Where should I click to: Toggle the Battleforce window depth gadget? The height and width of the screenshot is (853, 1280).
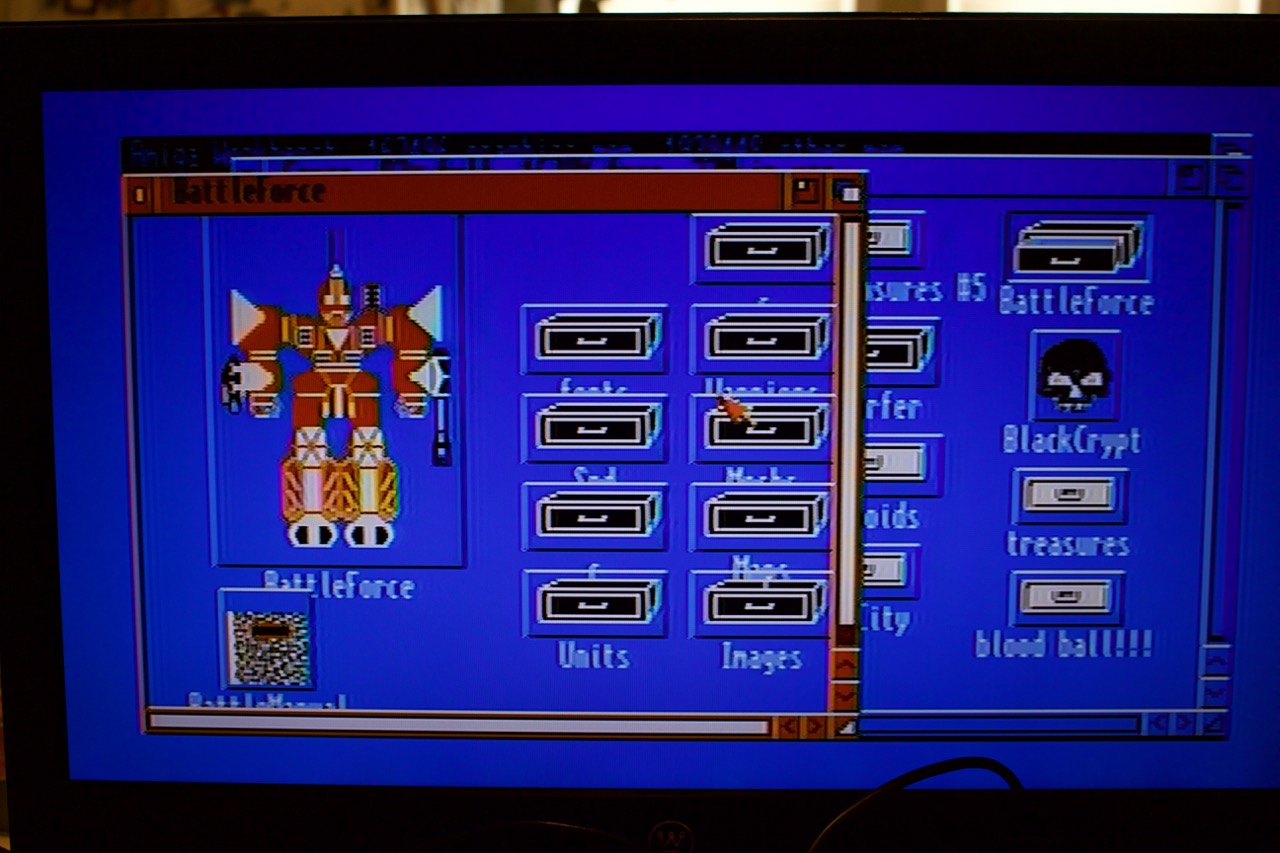(843, 192)
